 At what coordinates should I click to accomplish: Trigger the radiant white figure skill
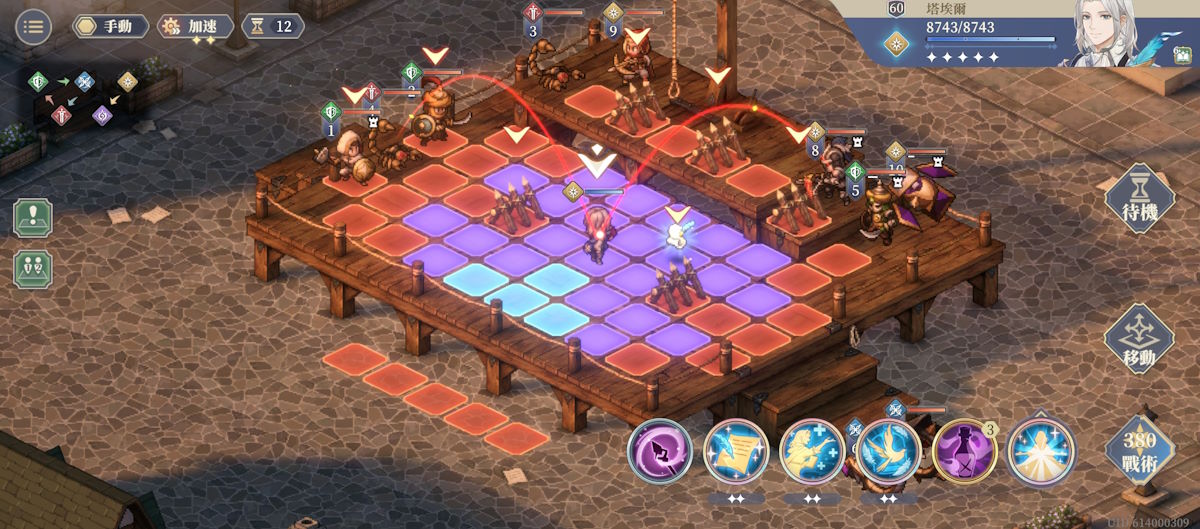tap(1040, 451)
